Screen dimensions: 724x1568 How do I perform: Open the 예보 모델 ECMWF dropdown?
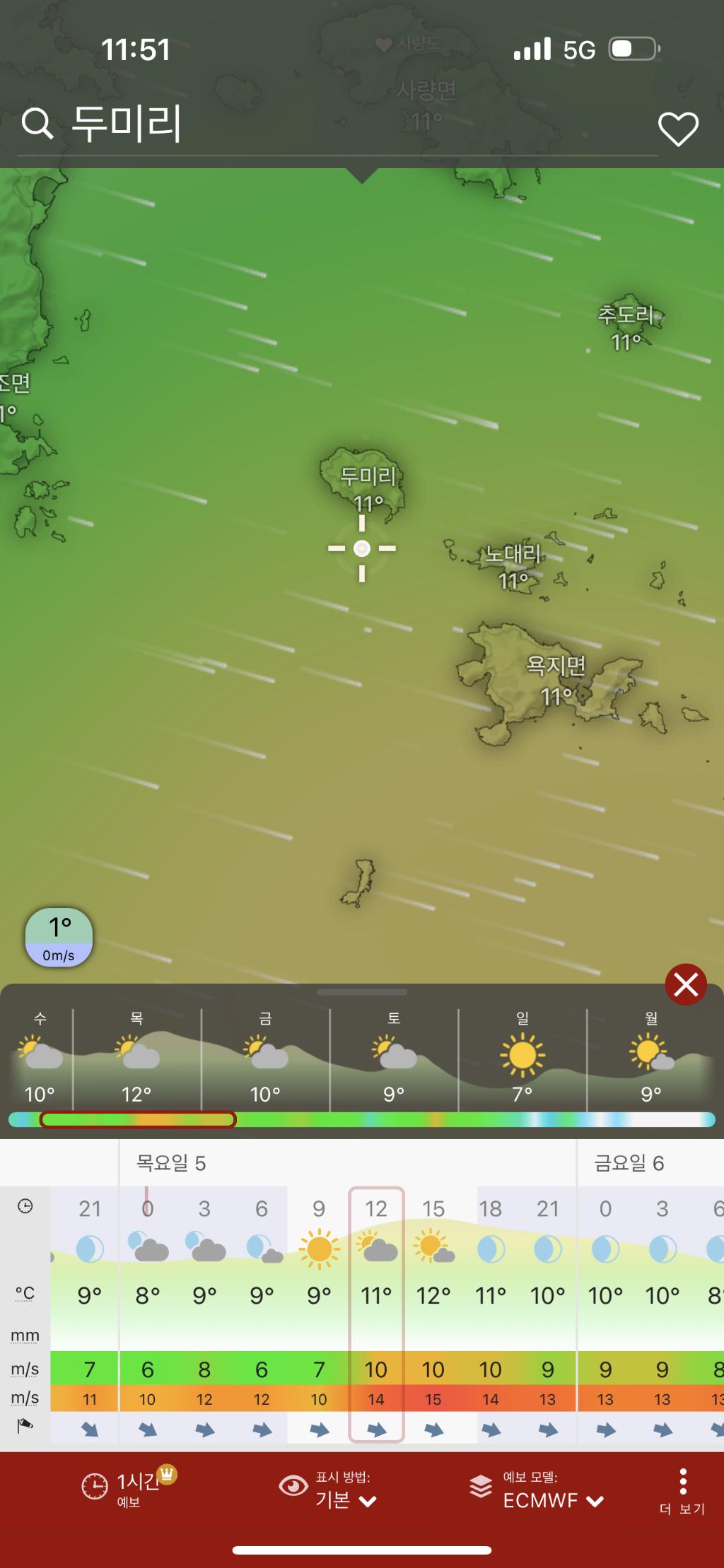tap(537, 1489)
